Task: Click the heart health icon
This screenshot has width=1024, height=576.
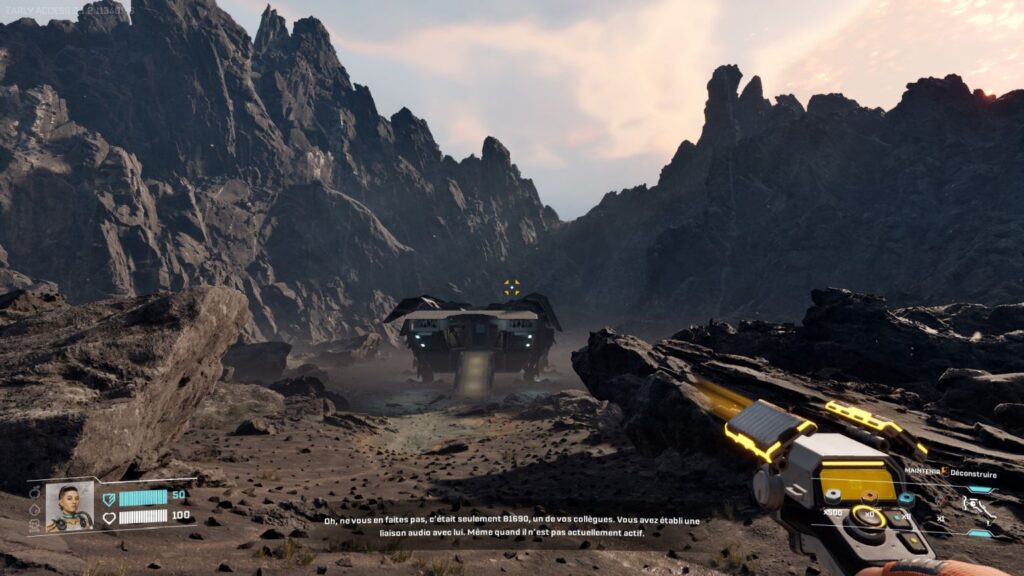Action: click(109, 517)
